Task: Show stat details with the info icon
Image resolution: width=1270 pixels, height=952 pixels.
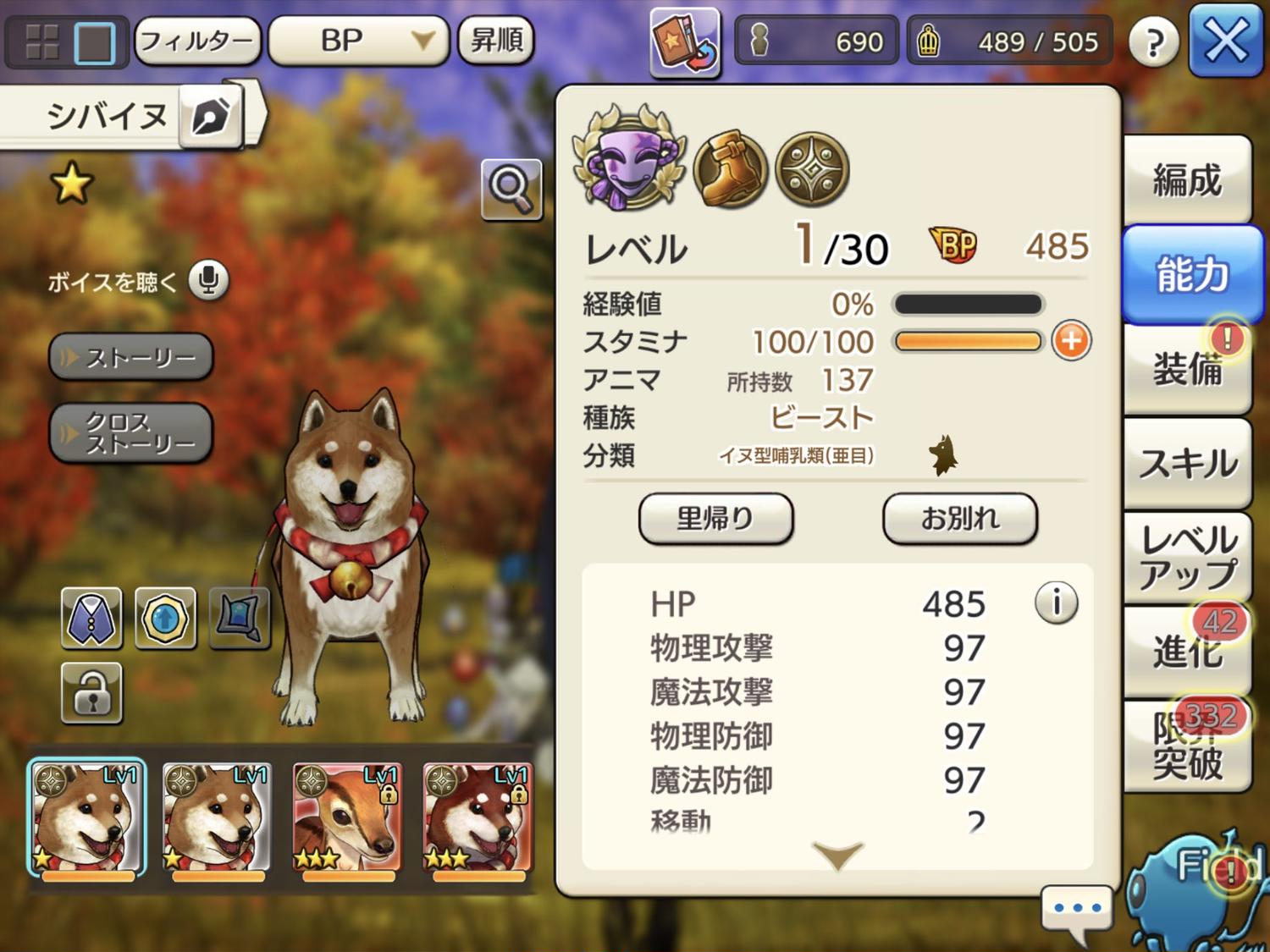Action: pyautogui.click(x=1056, y=603)
